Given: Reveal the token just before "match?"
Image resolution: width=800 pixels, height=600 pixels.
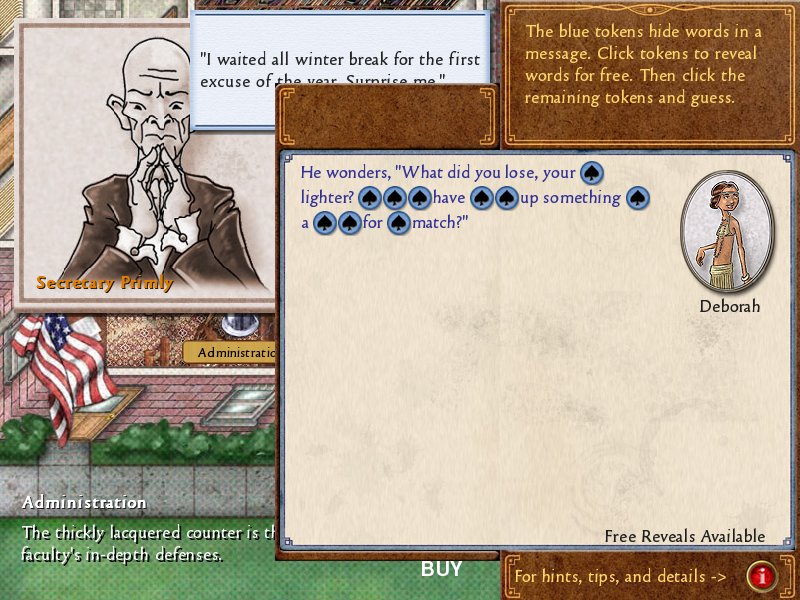Looking at the screenshot, I should pyautogui.click(x=399, y=223).
